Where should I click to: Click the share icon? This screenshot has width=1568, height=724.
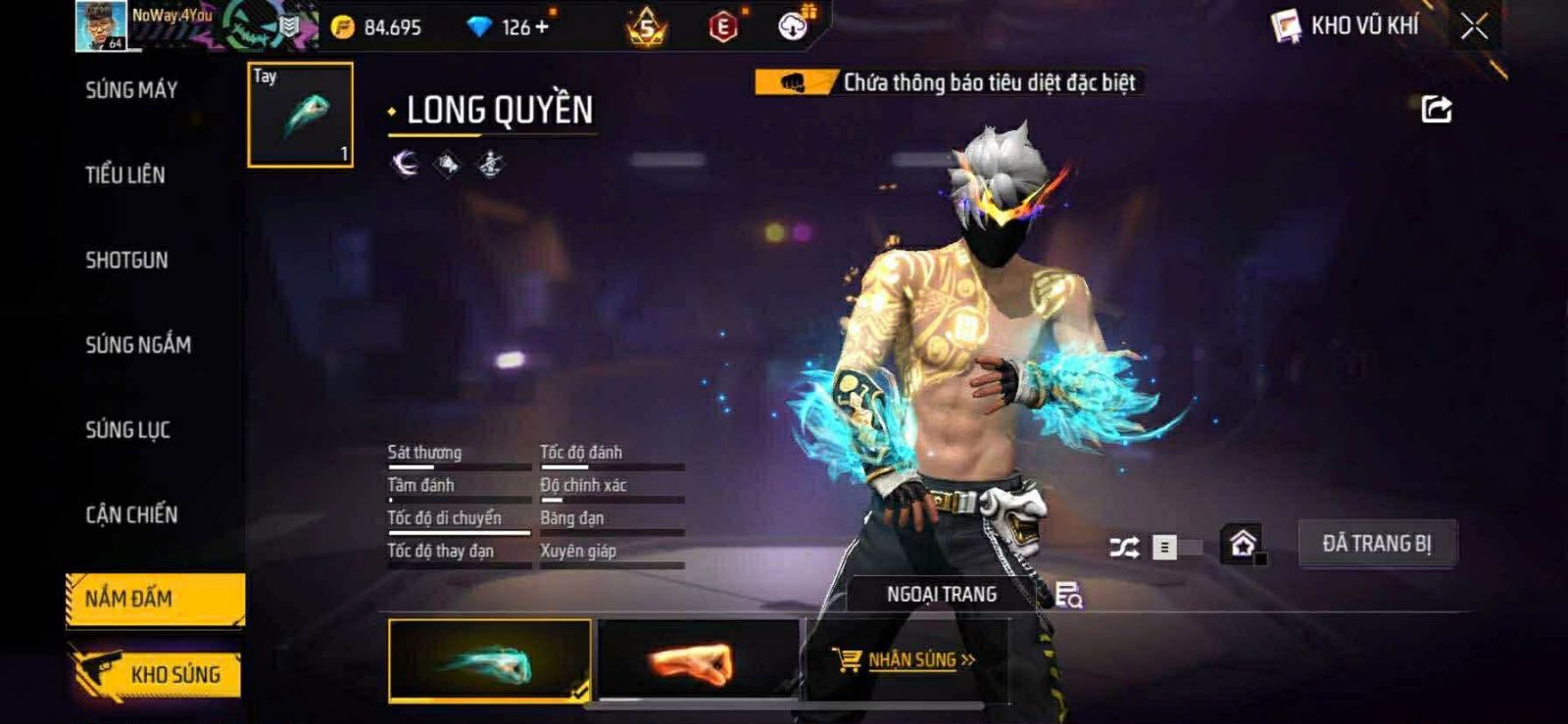point(1437,110)
